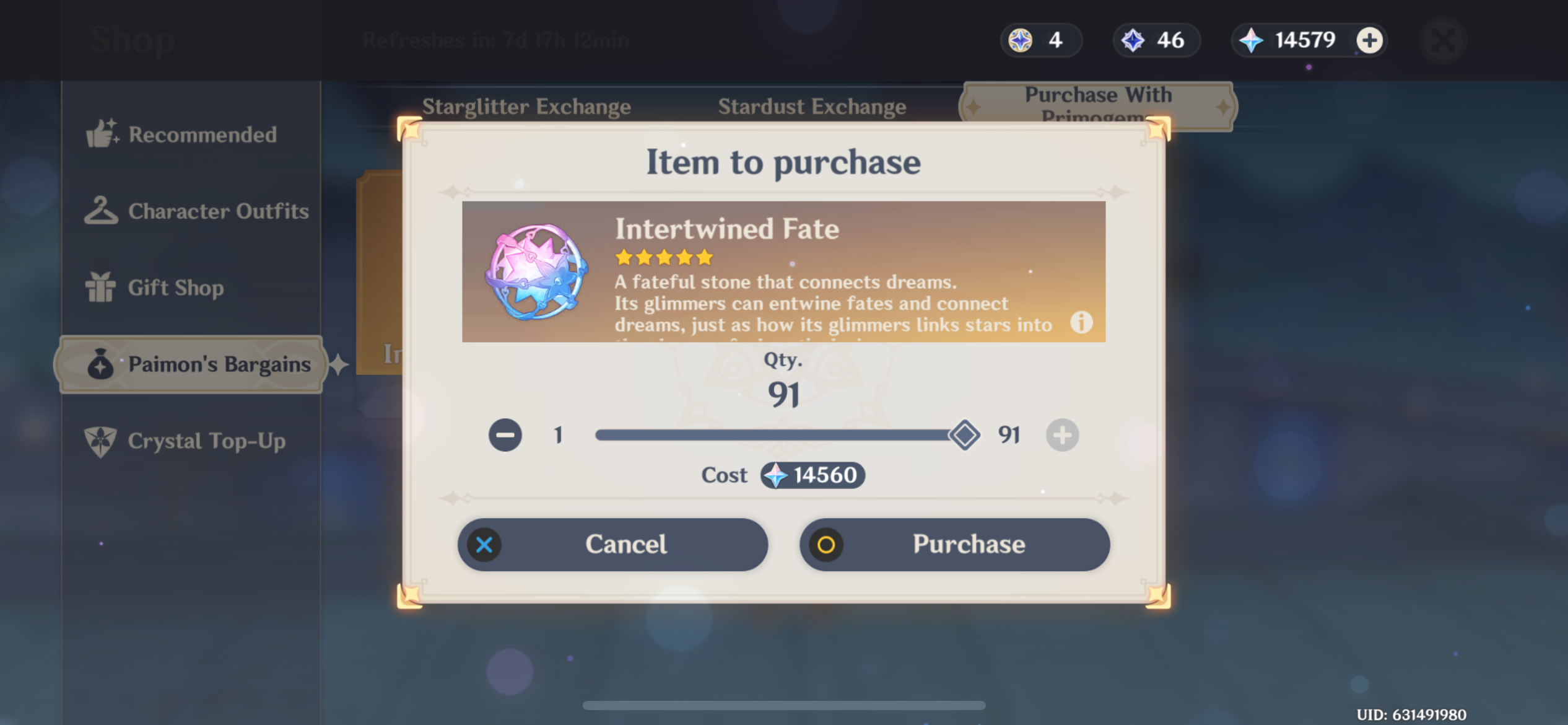This screenshot has height=725, width=1568.
Task: Switch to the Stardust Exchange tab
Action: click(812, 106)
